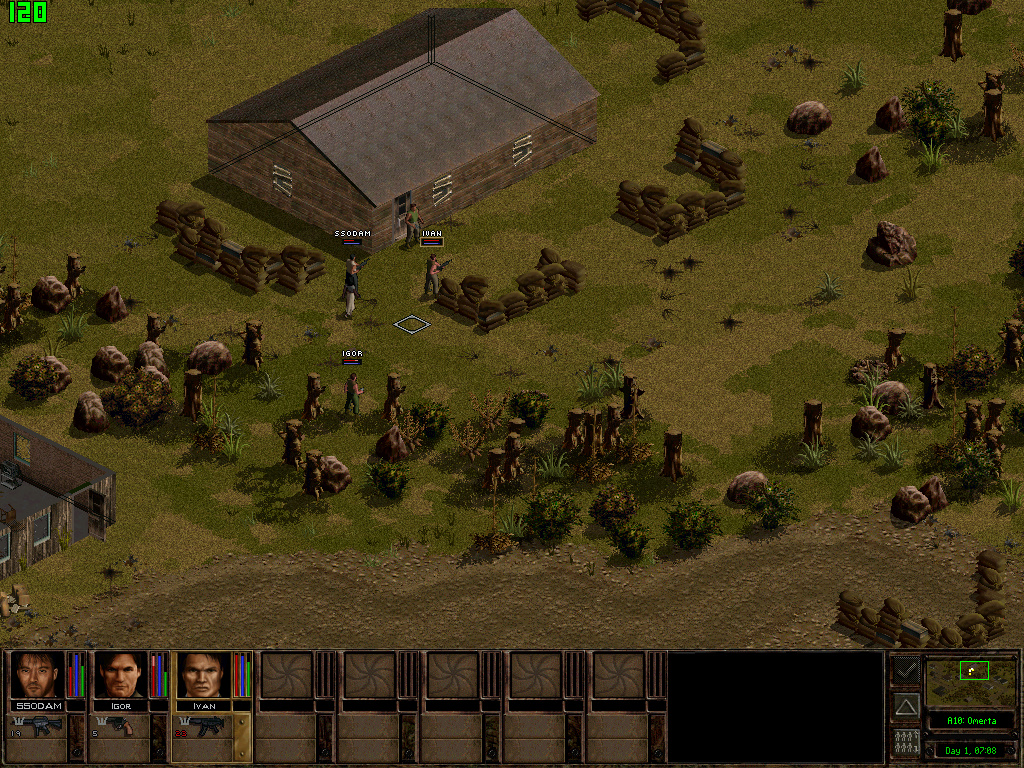The width and height of the screenshot is (1024, 768).
Task: Click SSODAM's assault rifle weapon slot
Action: pyautogui.click(x=38, y=727)
